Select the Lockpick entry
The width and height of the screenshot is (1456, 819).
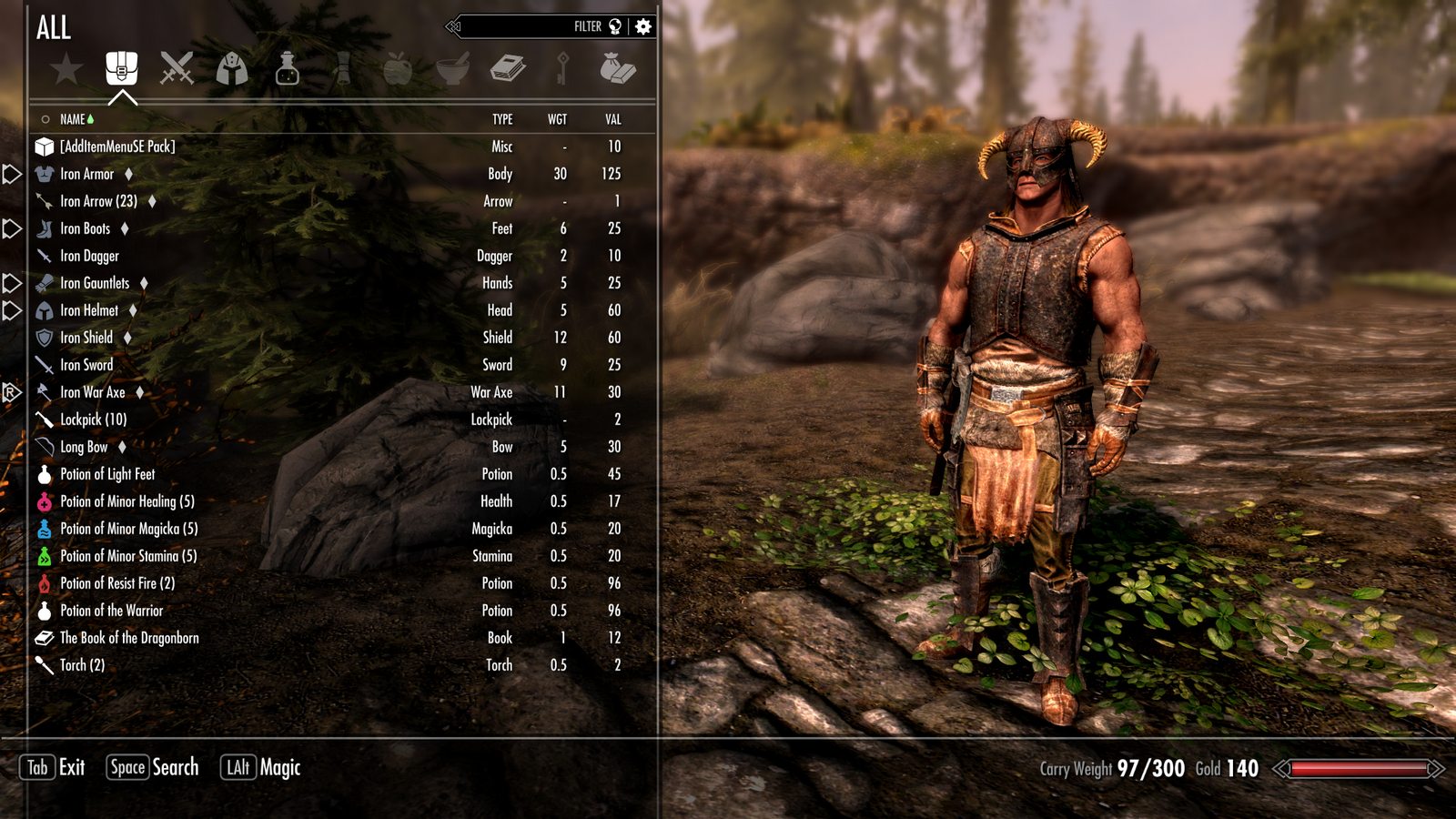pos(93,420)
